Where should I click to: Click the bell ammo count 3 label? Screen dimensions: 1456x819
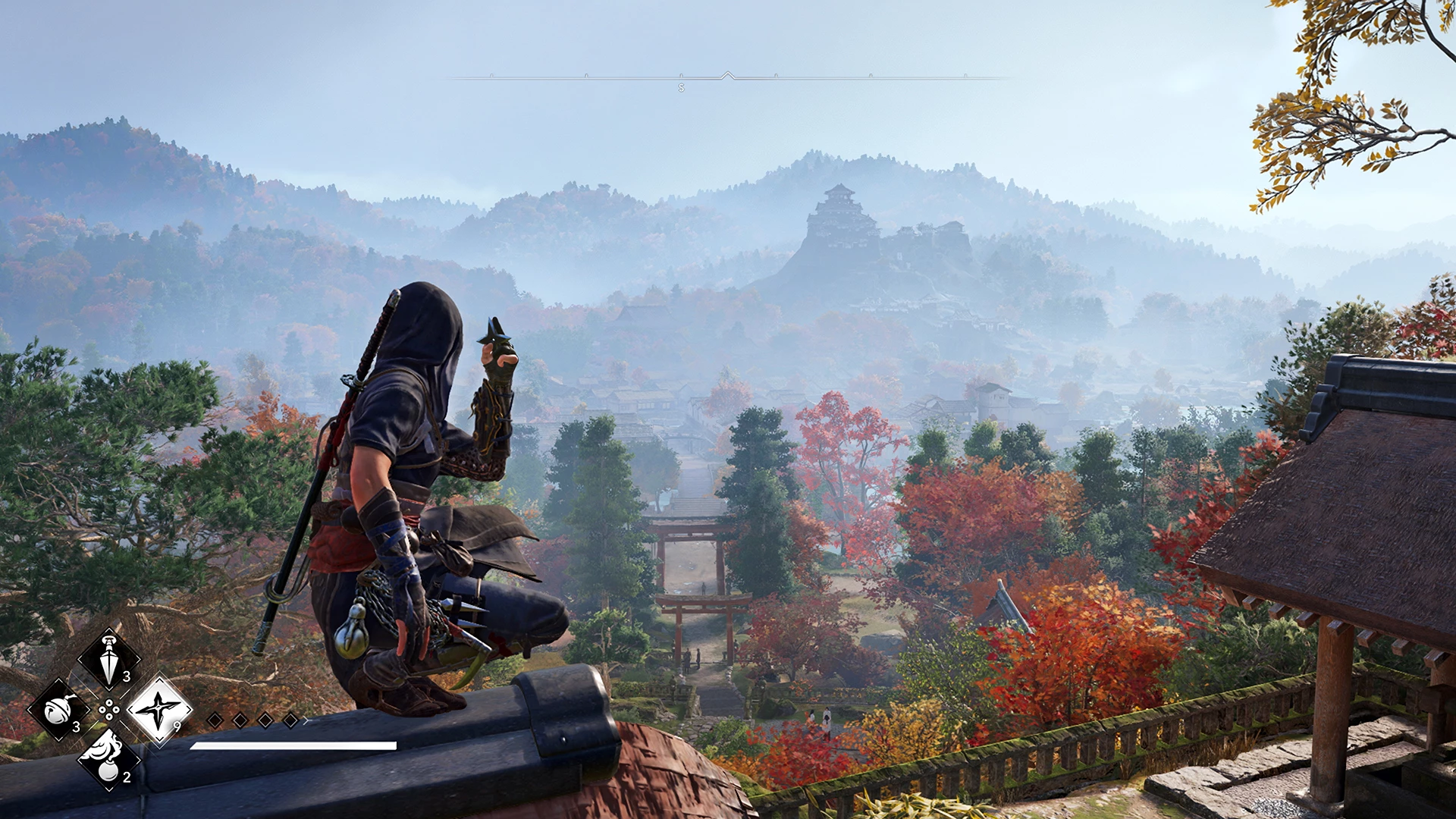click(x=77, y=726)
